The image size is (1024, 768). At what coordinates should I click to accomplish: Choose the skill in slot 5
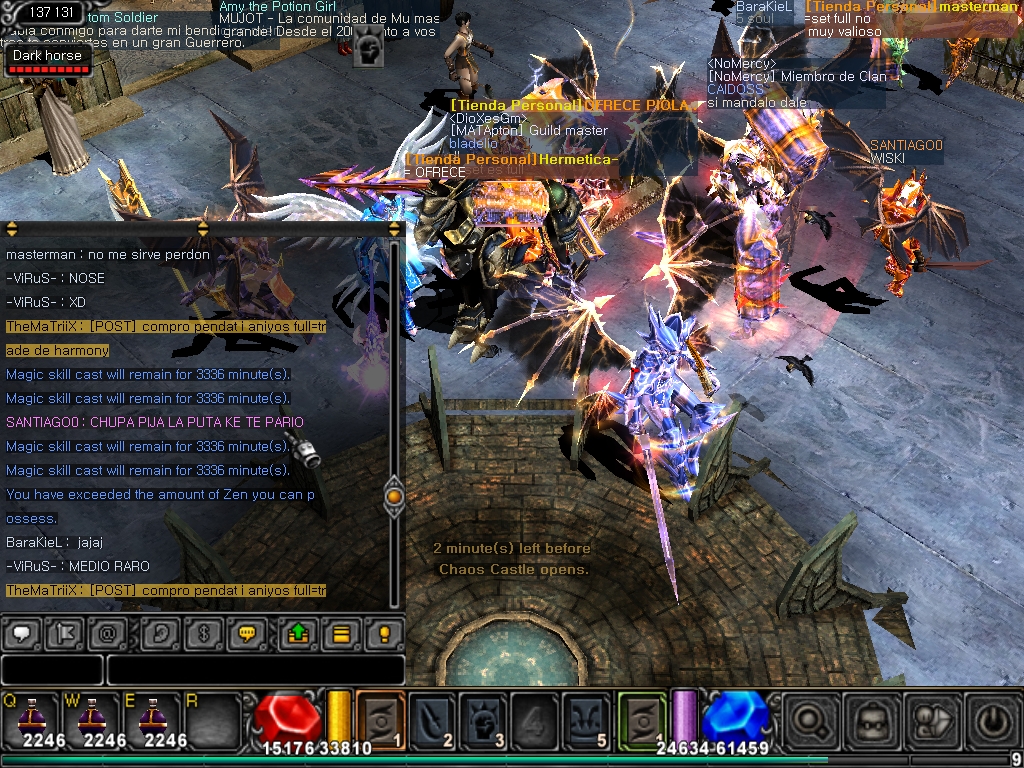point(586,718)
